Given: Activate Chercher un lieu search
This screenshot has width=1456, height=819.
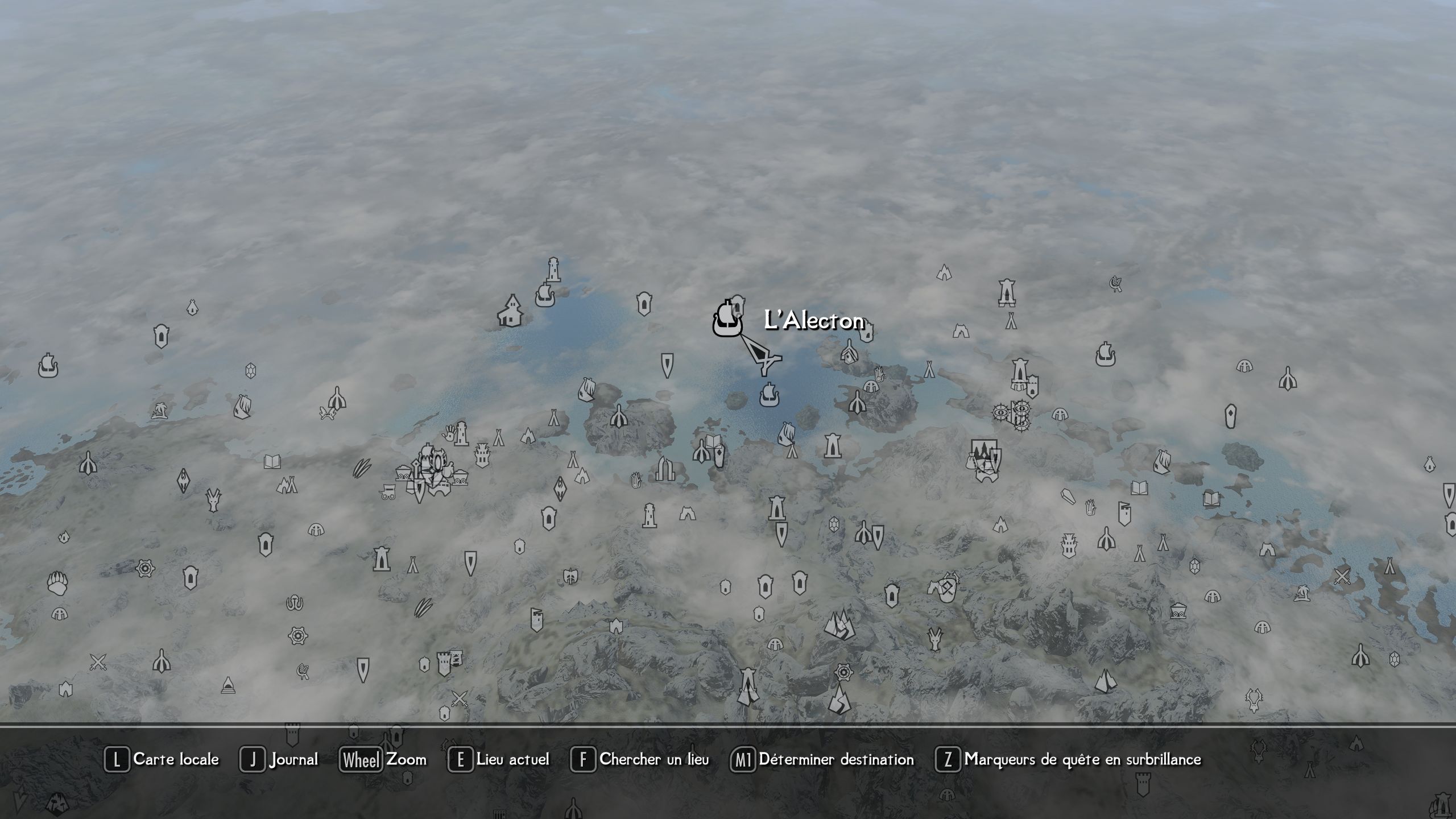Looking at the screenshot, I should (640, 760).
